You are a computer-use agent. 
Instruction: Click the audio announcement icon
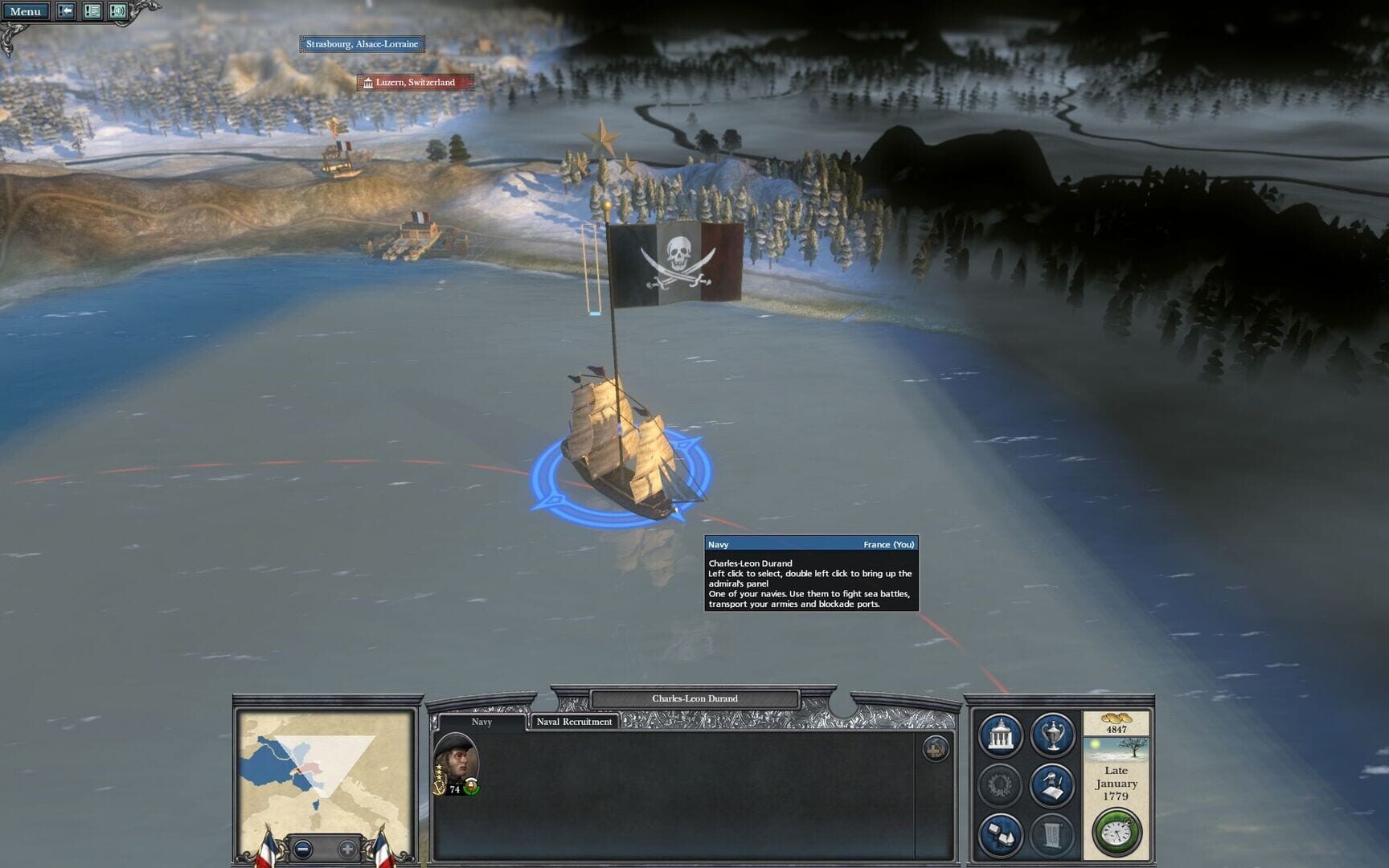click(x=121, y=11)
